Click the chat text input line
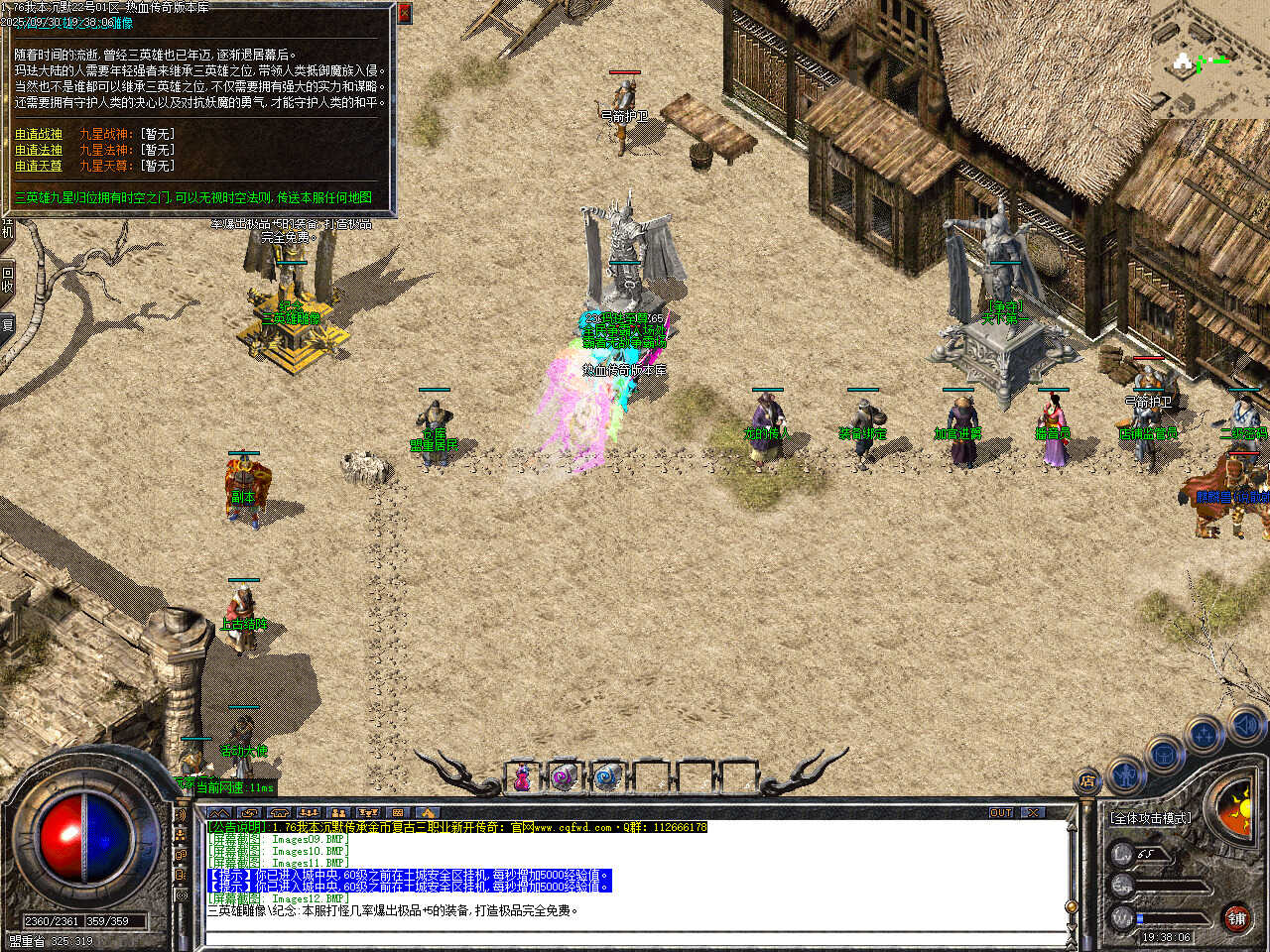The image size is (1270, 952). tap(635, 937)
